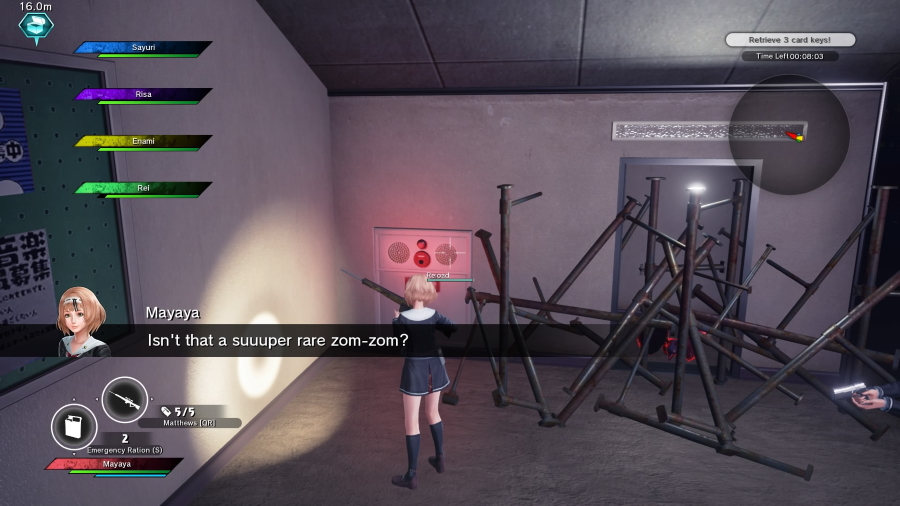Select the rifle weapon icon

125,400
